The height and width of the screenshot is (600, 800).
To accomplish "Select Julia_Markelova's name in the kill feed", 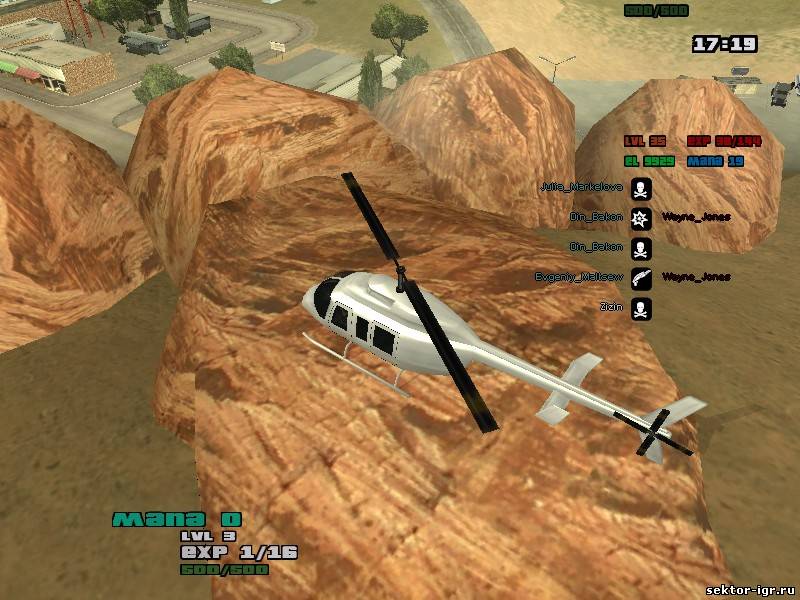I will tap(594, 187).
